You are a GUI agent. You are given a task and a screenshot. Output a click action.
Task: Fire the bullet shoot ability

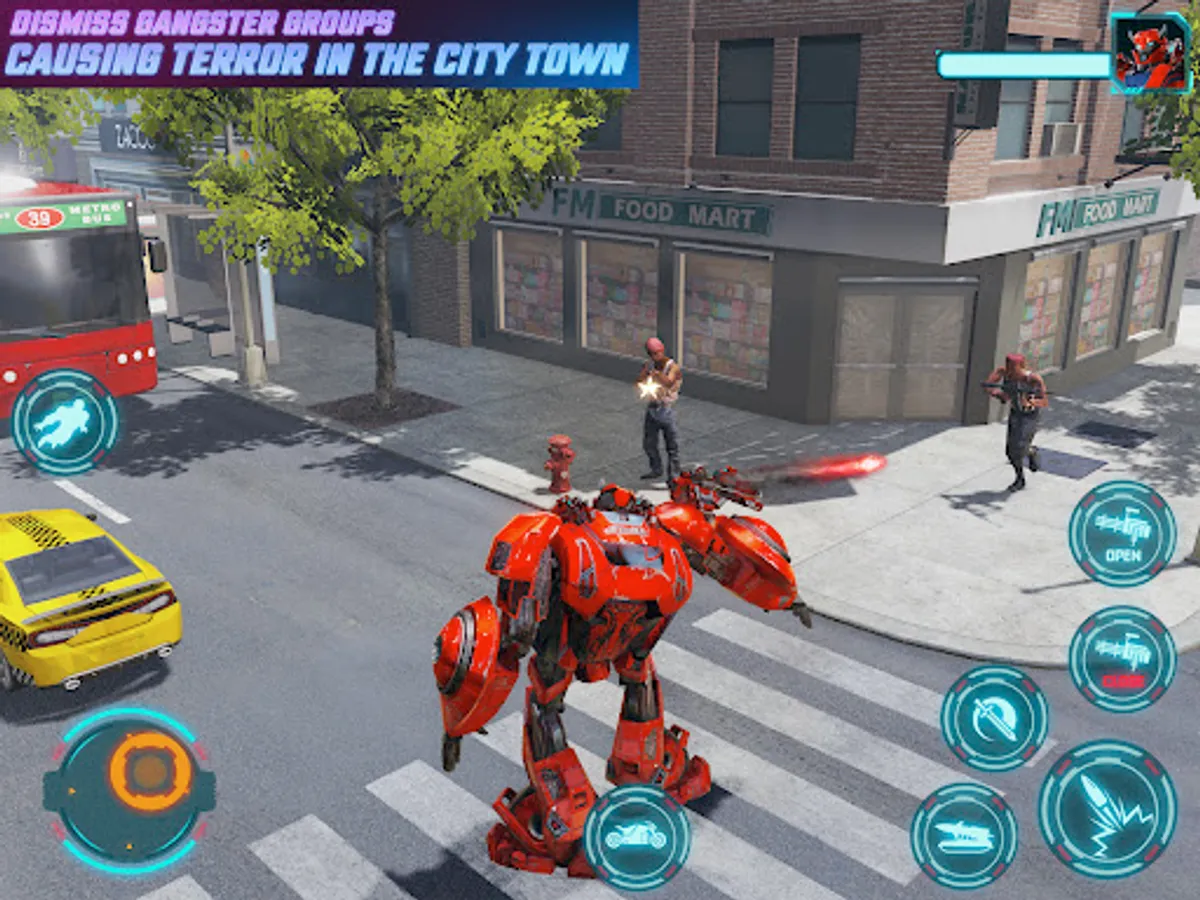(1107, 808)
